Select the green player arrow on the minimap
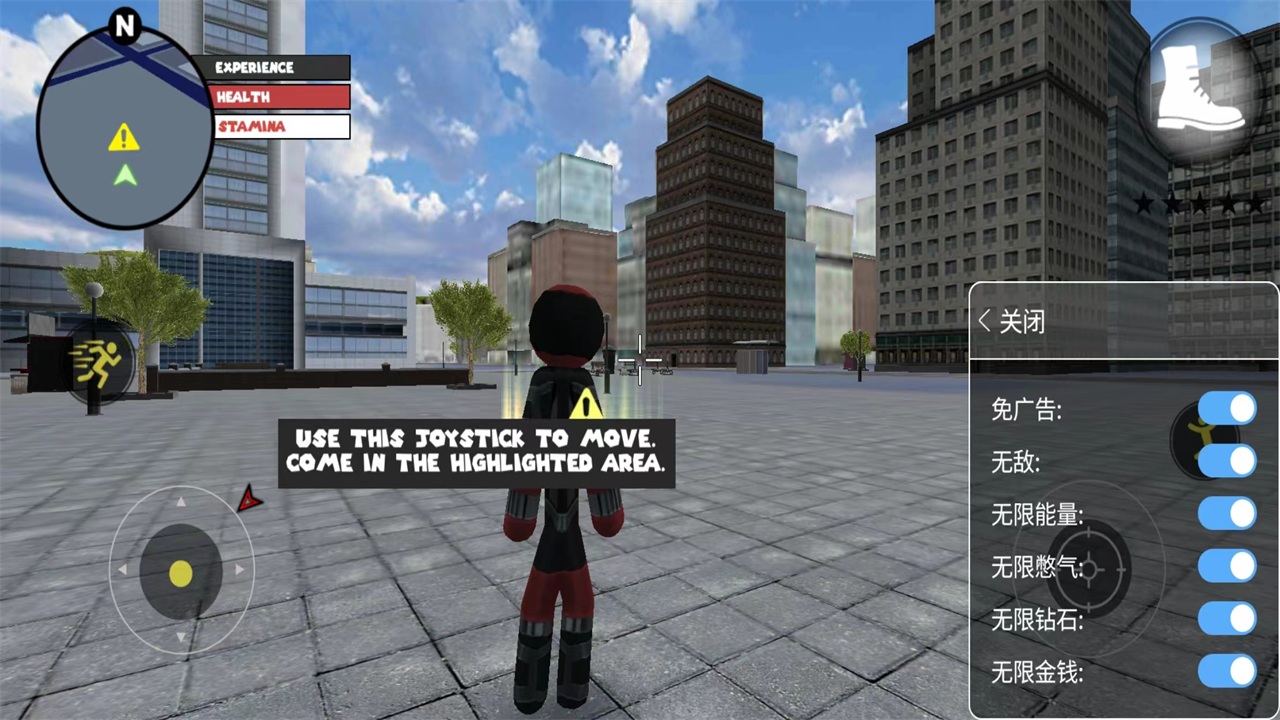This screenshot has height=720, width=1280. 123,177
